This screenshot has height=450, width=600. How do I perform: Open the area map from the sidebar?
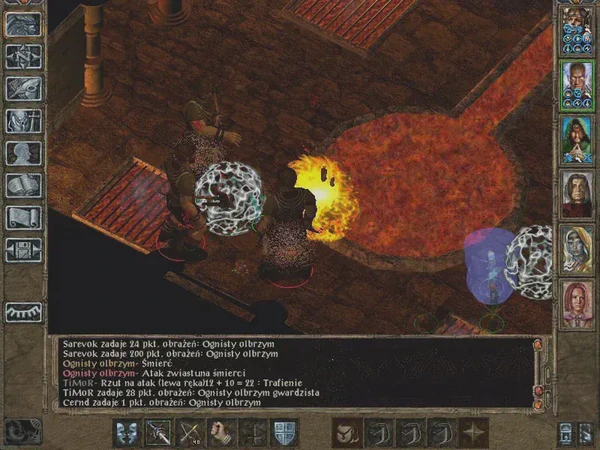(23, 57)
